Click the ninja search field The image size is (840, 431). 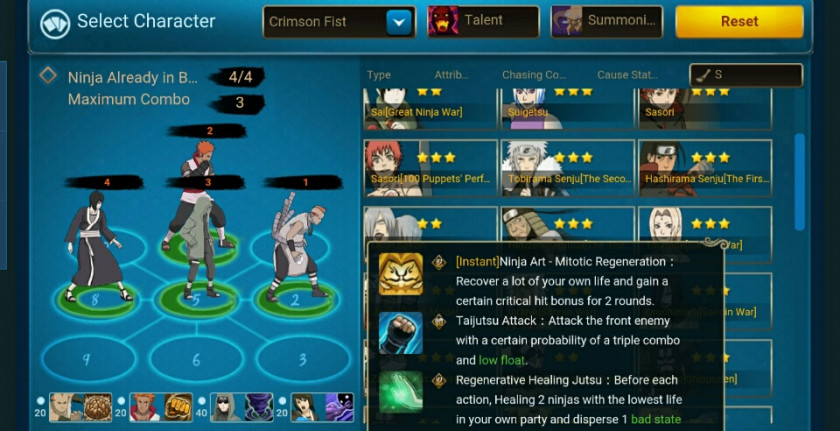(746, 75)
